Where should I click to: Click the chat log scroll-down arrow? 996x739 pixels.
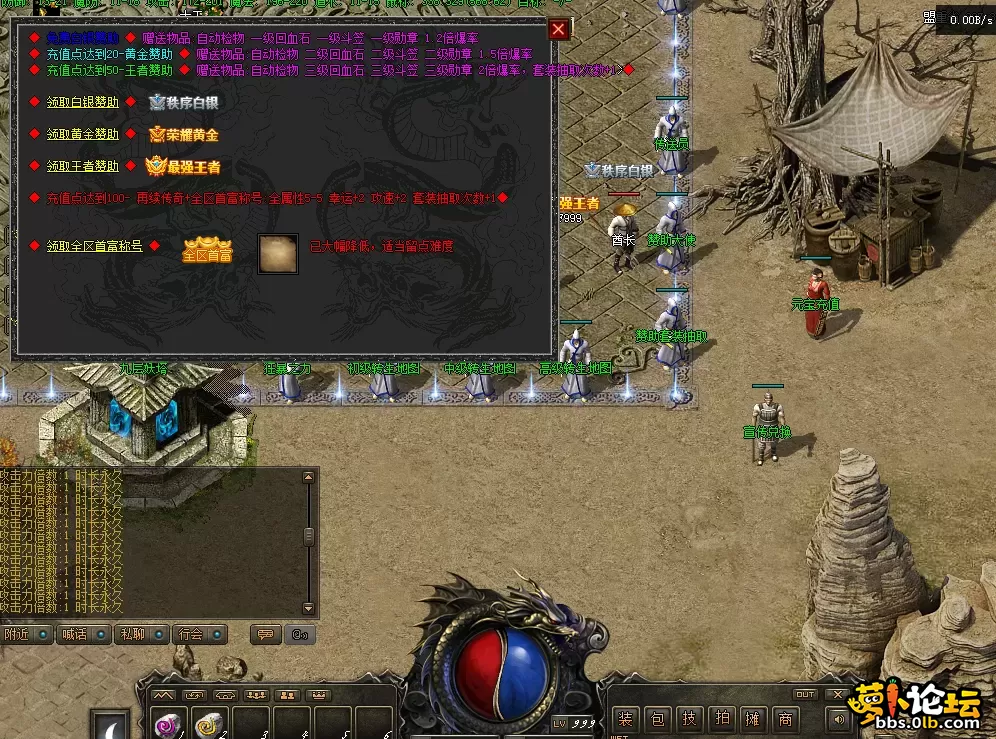pyautogui.click(x=309, y=608)
